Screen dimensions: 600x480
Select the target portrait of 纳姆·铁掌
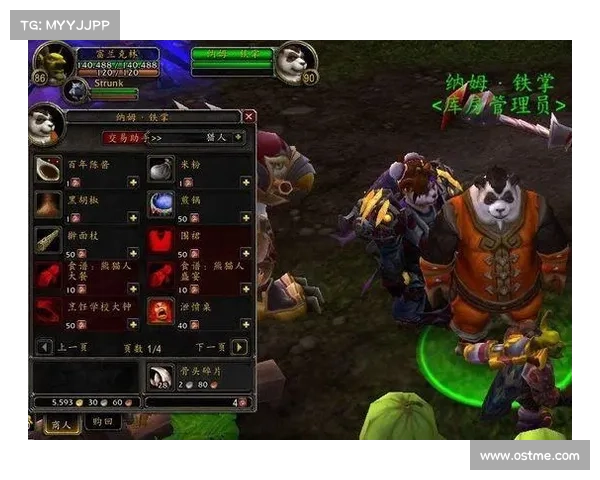click(294, 60)
